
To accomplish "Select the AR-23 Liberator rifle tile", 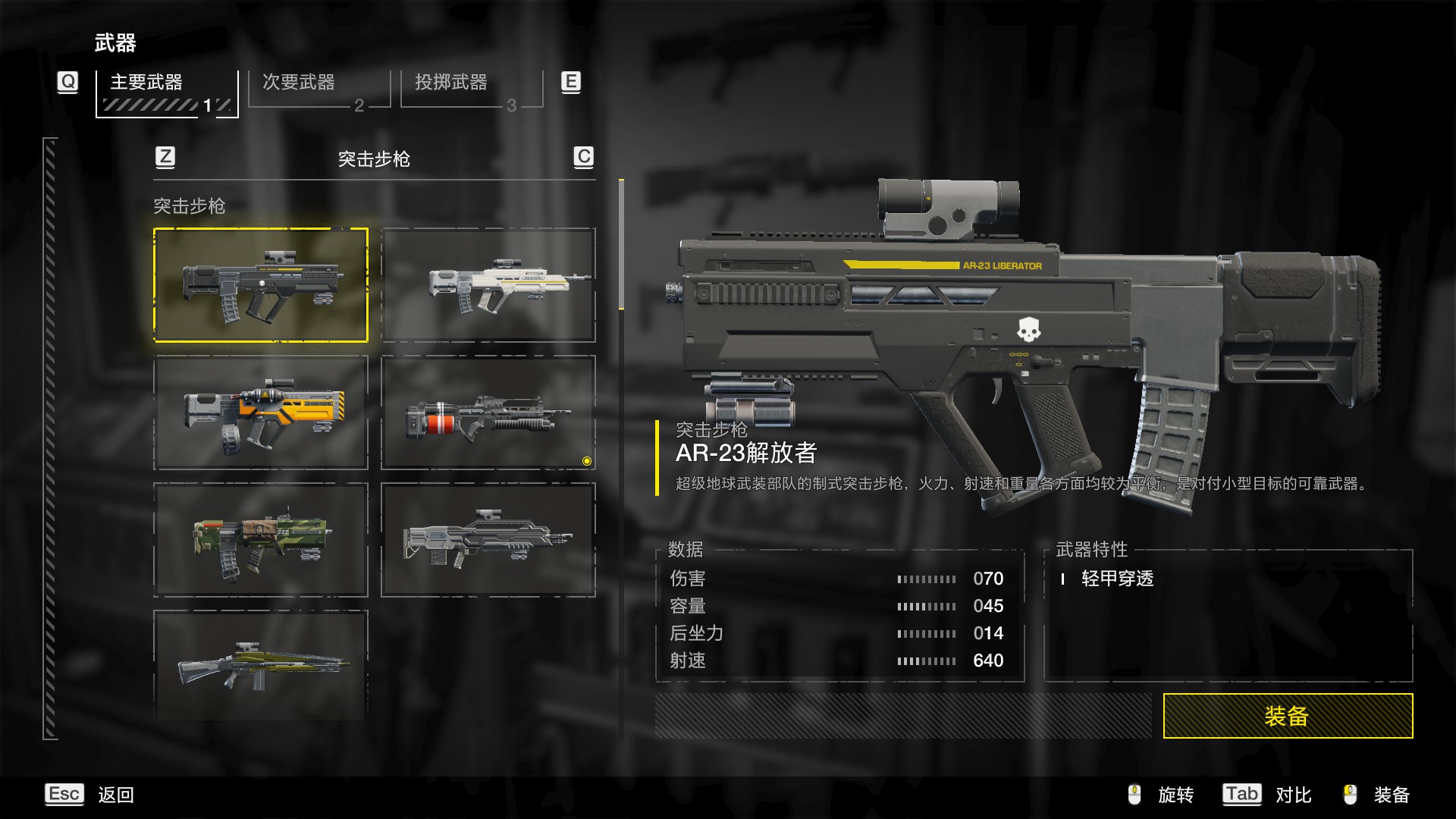I will 261,285.
